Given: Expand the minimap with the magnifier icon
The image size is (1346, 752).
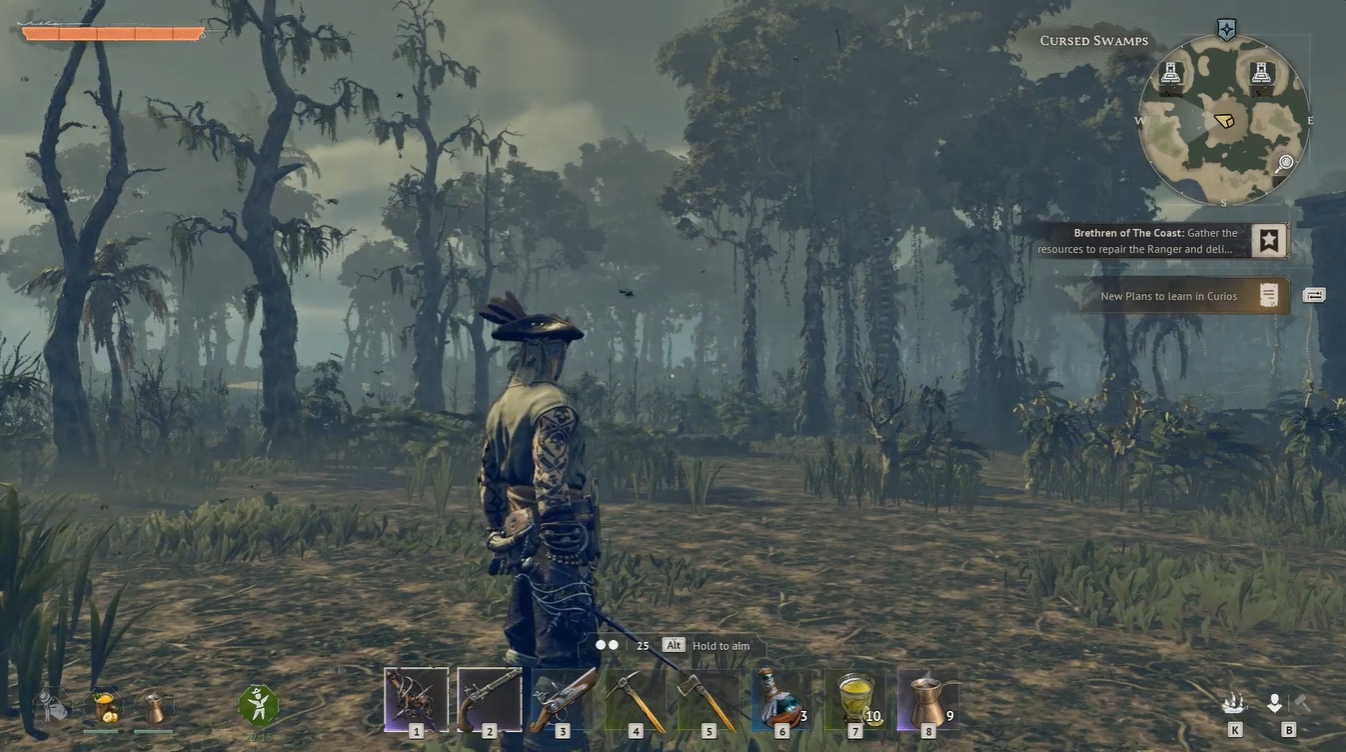Looking at the screenshot, I should tap(1286, 163).
